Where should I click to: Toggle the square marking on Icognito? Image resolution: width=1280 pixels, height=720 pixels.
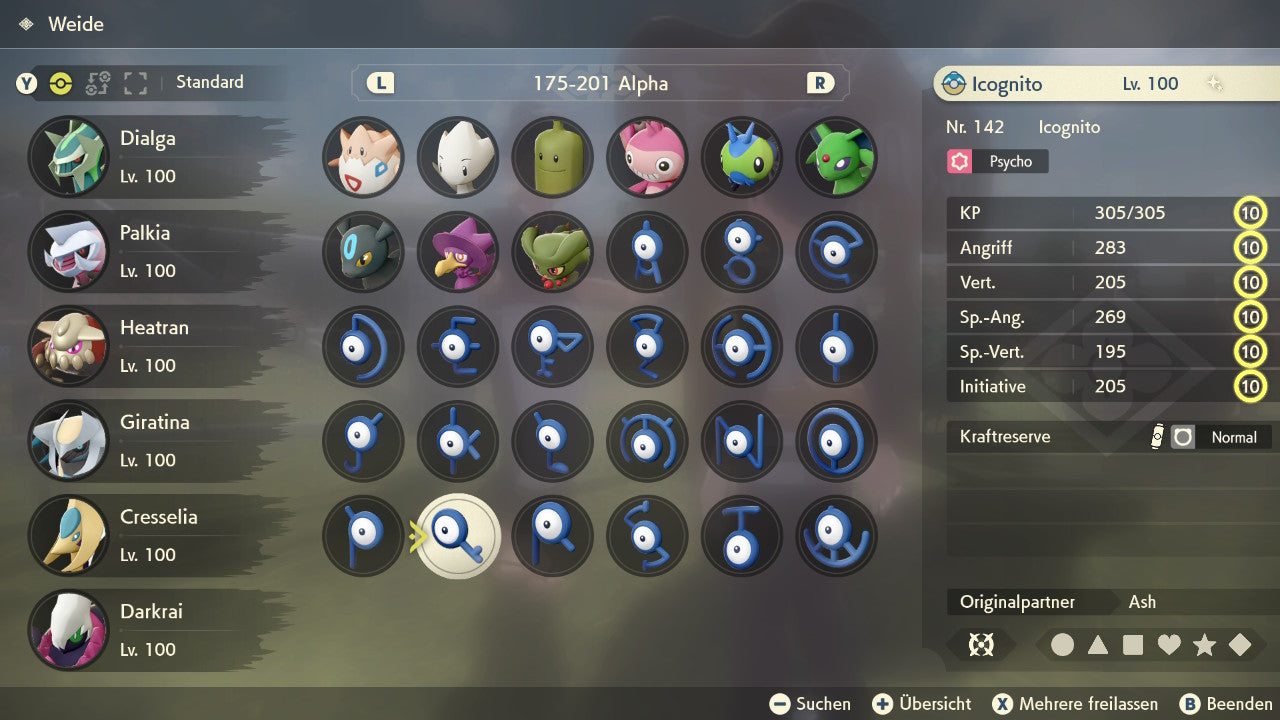click(1132, 645)
